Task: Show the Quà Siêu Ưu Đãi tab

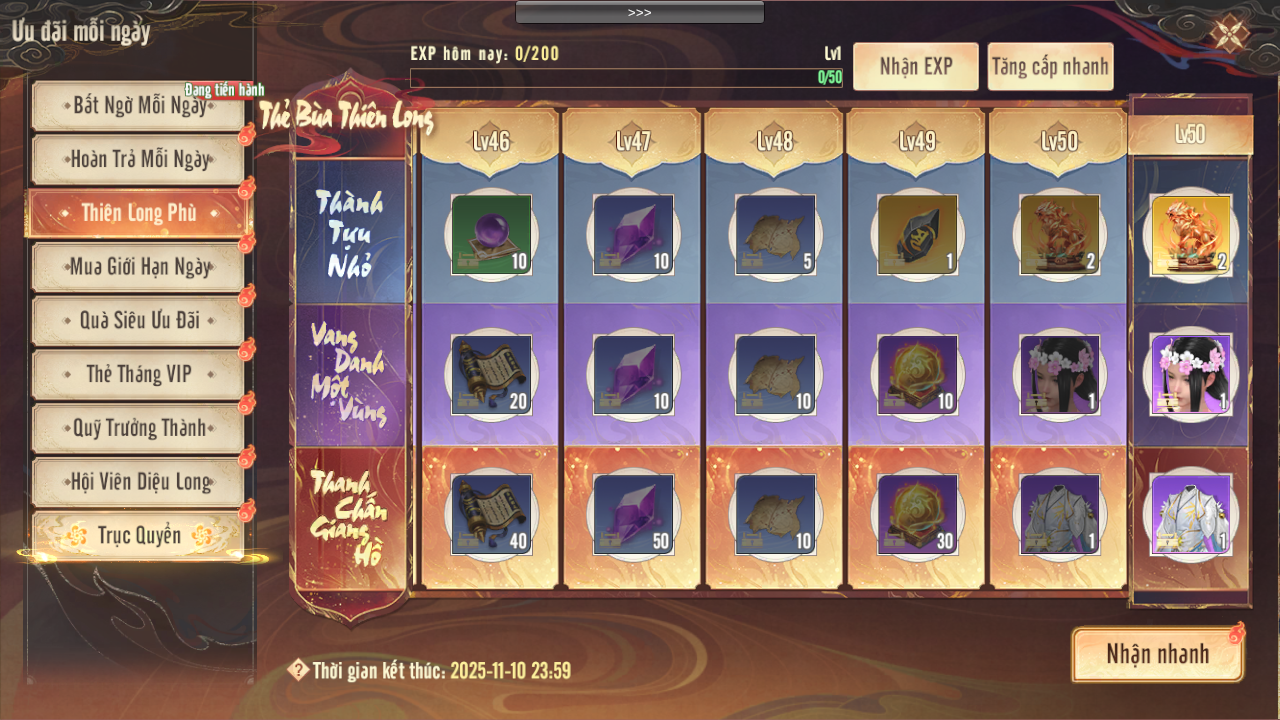Action: tap(138, 320)
